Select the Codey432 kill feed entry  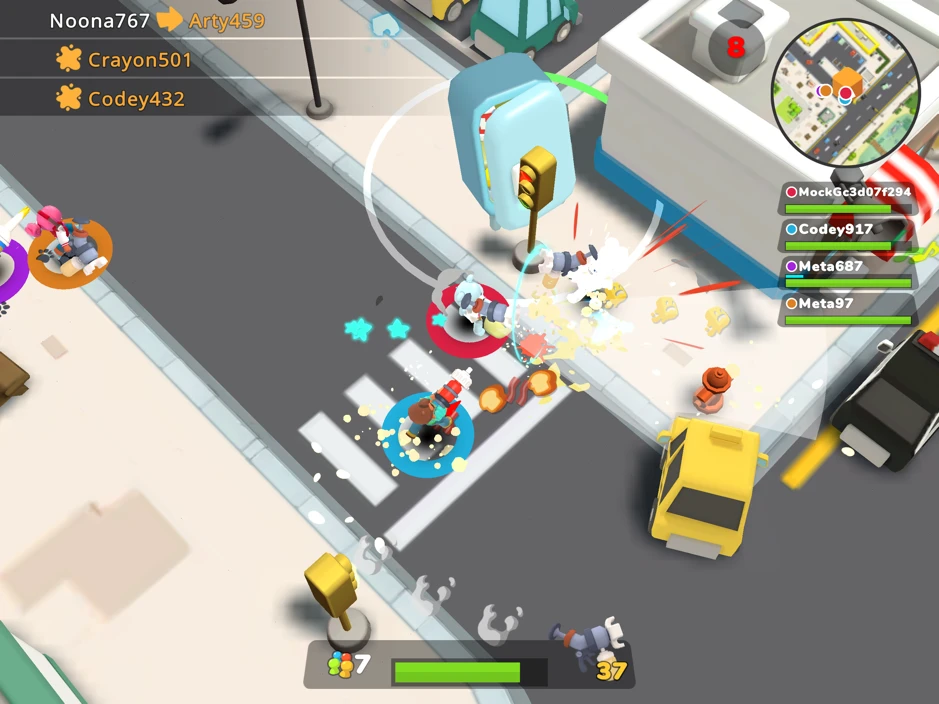(122, 99)
